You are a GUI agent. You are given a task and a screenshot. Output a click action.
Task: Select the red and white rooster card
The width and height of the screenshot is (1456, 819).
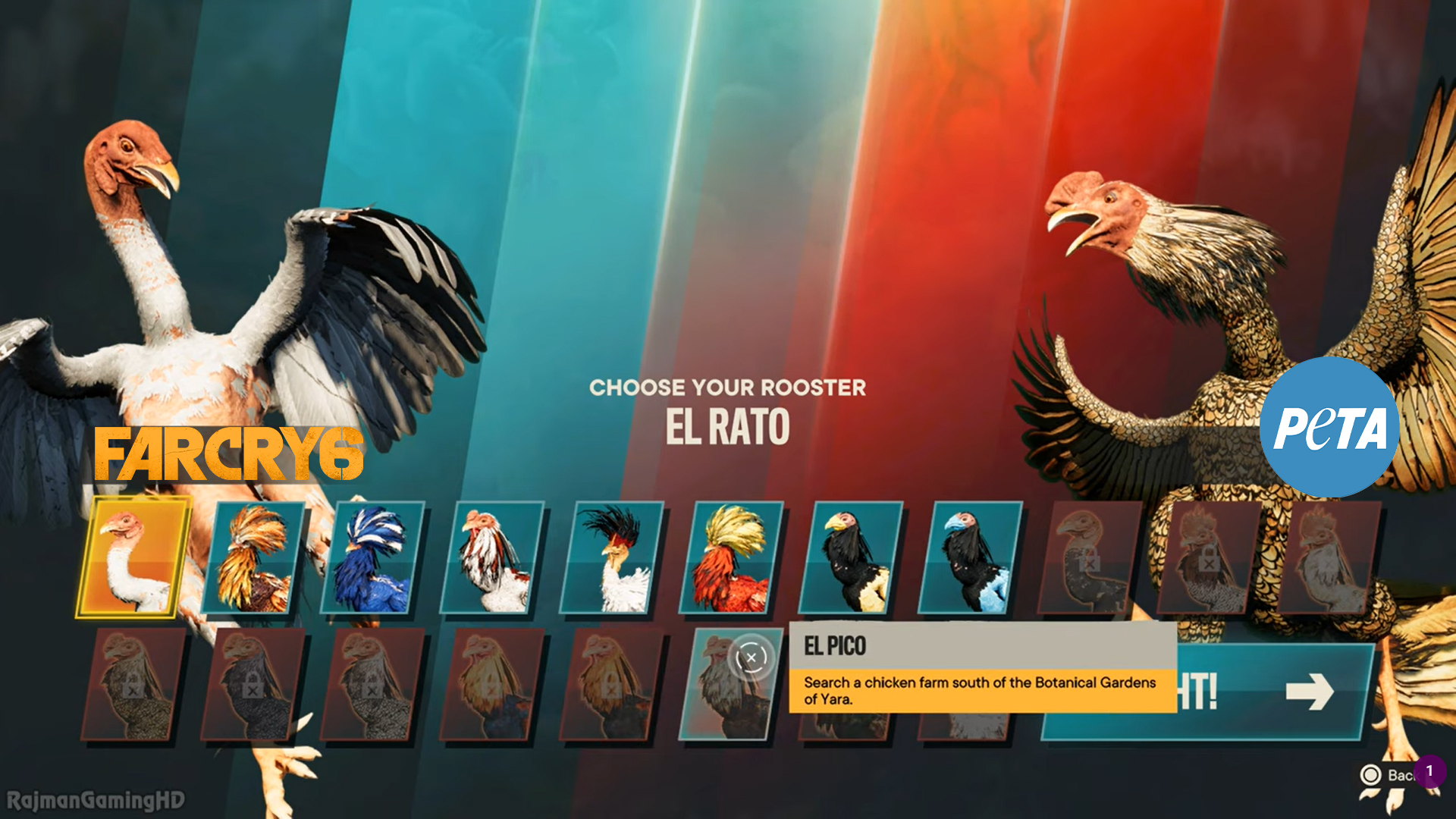[491, 557]
